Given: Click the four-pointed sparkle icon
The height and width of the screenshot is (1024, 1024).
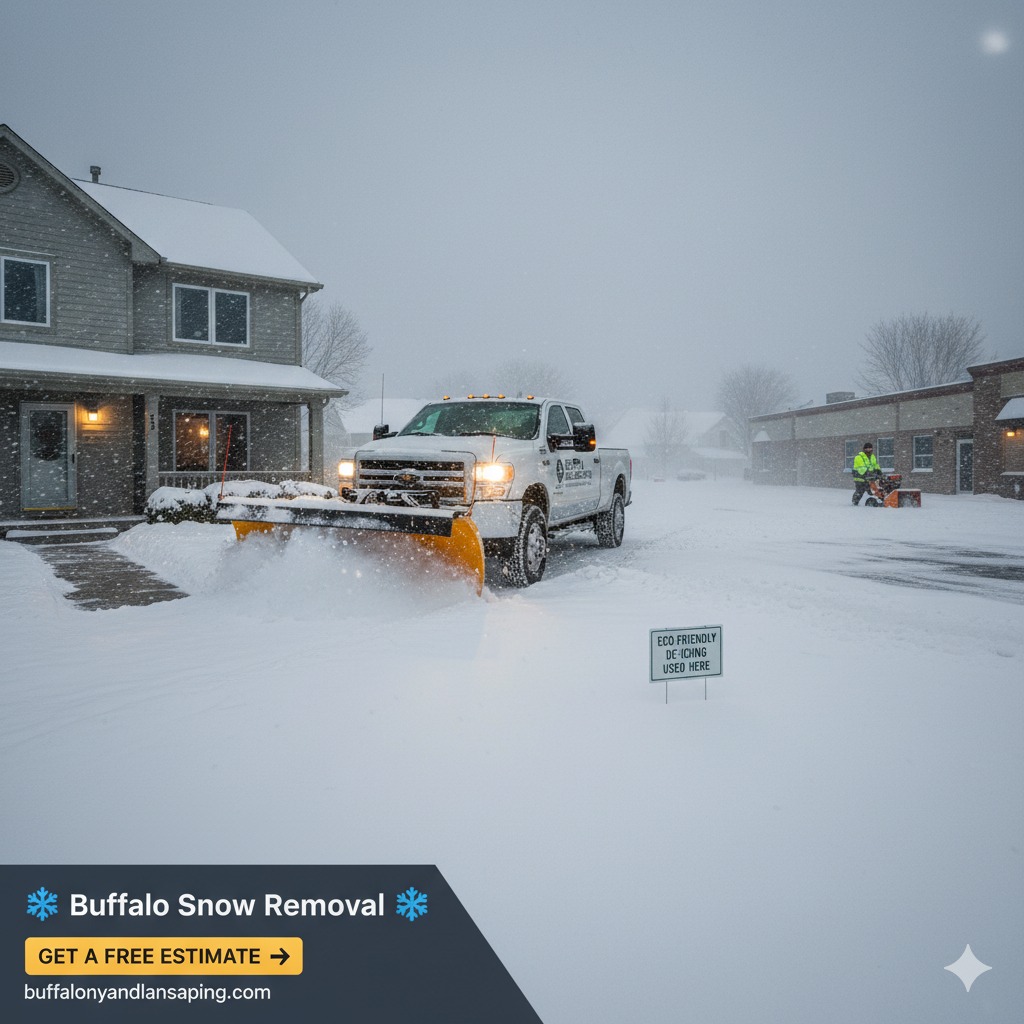Looking at the screenshot, I should tap(967, 967).
